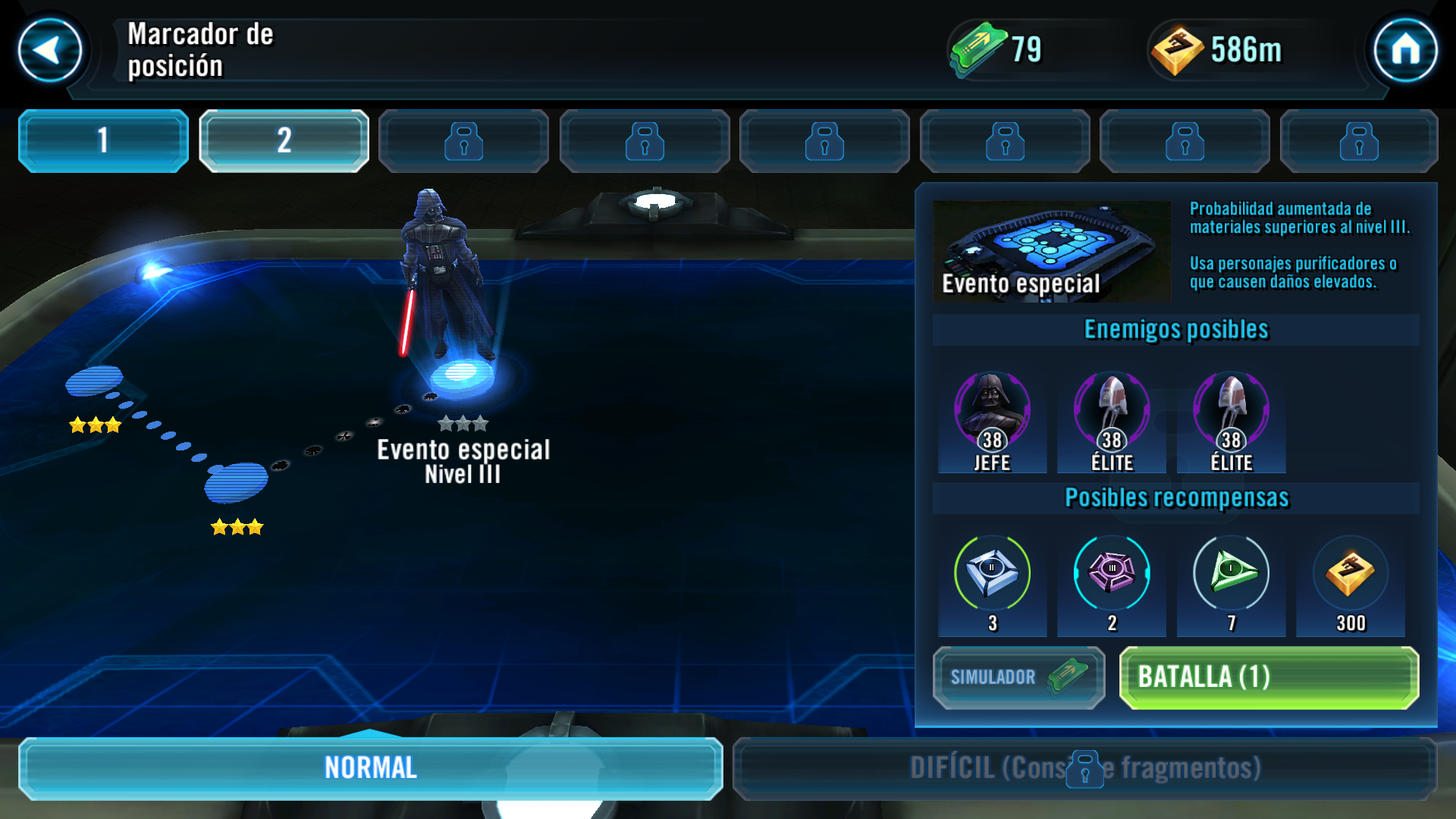This screenshot has width=1456, height=819.
Task: Go back with the arrow button
Action: (50, 51)
